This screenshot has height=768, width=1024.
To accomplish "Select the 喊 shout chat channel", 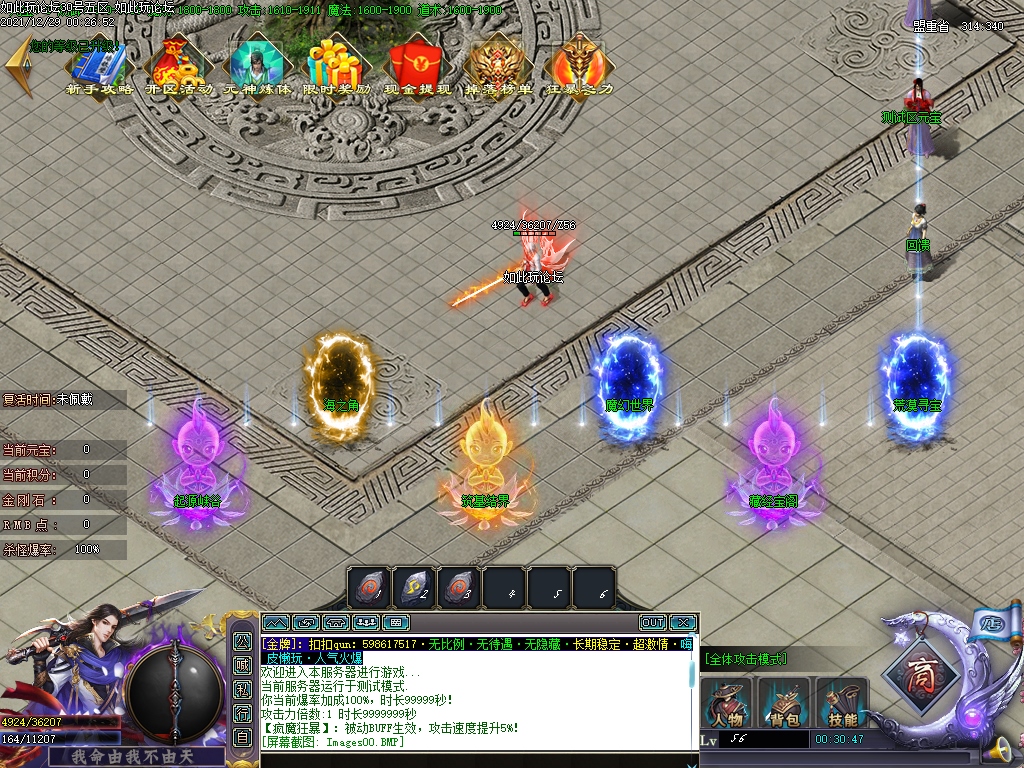I will [242, 665].
